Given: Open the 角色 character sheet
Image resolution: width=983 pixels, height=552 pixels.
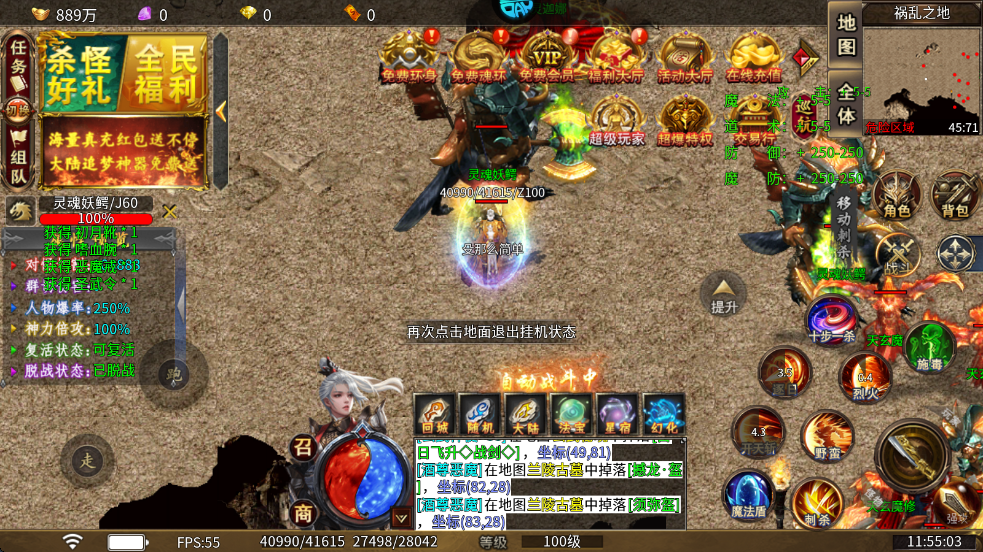Looking at the screenshot, I should [897, 195].
